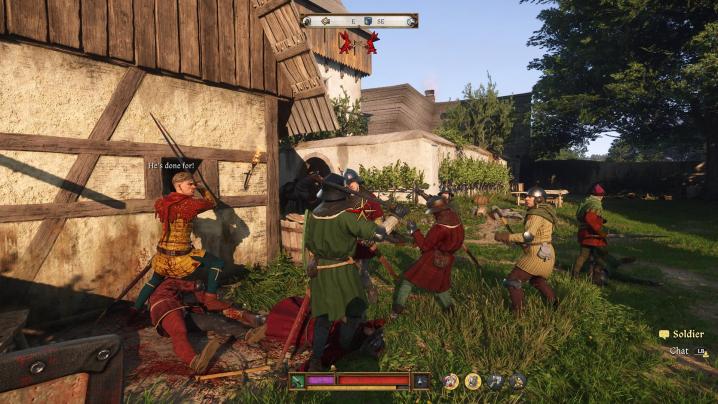Click the red combat indicator below the compass
Viewport: 718px width, 404px height.
pyautogui.click(x=359, y=43)
